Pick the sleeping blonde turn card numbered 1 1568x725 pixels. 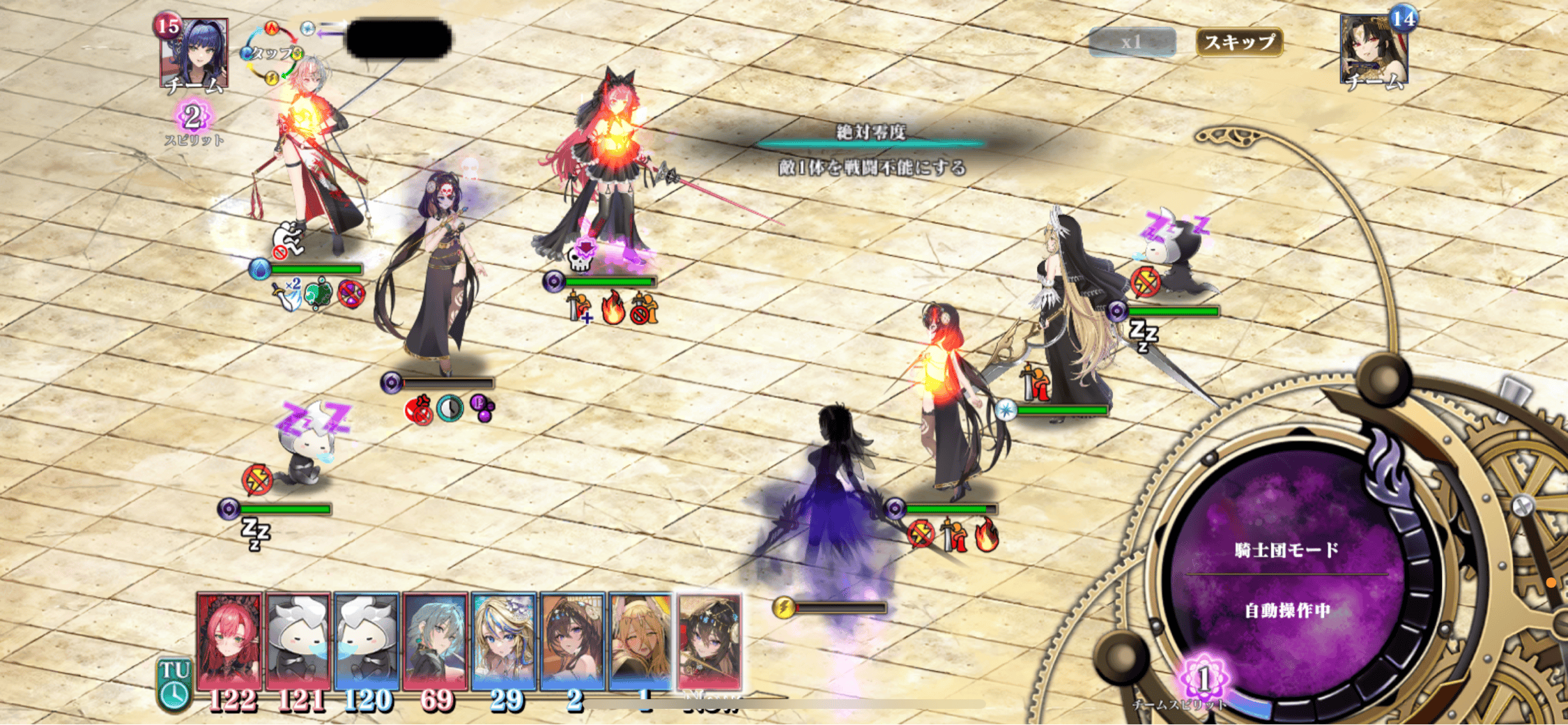tap(640, 641)
